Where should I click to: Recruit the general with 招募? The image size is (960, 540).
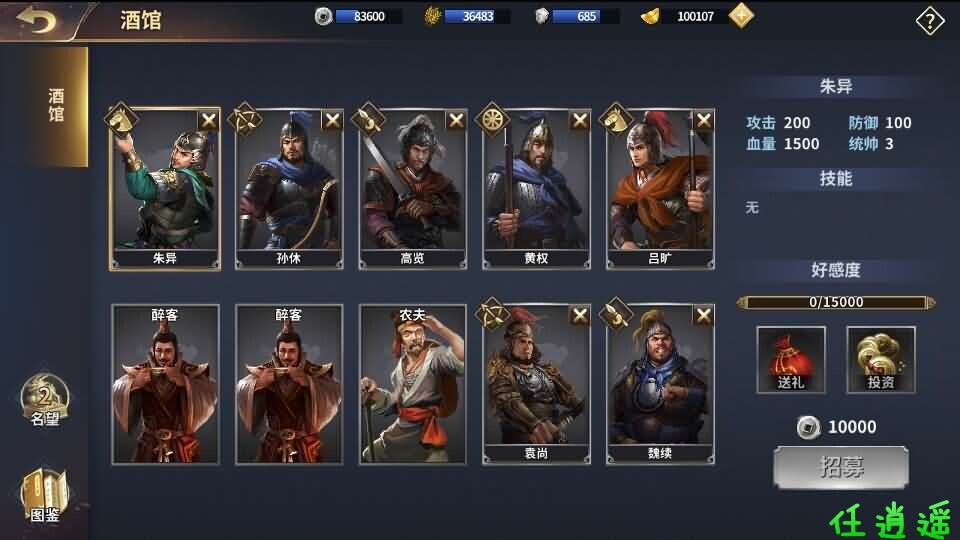(x=841, y=468)
